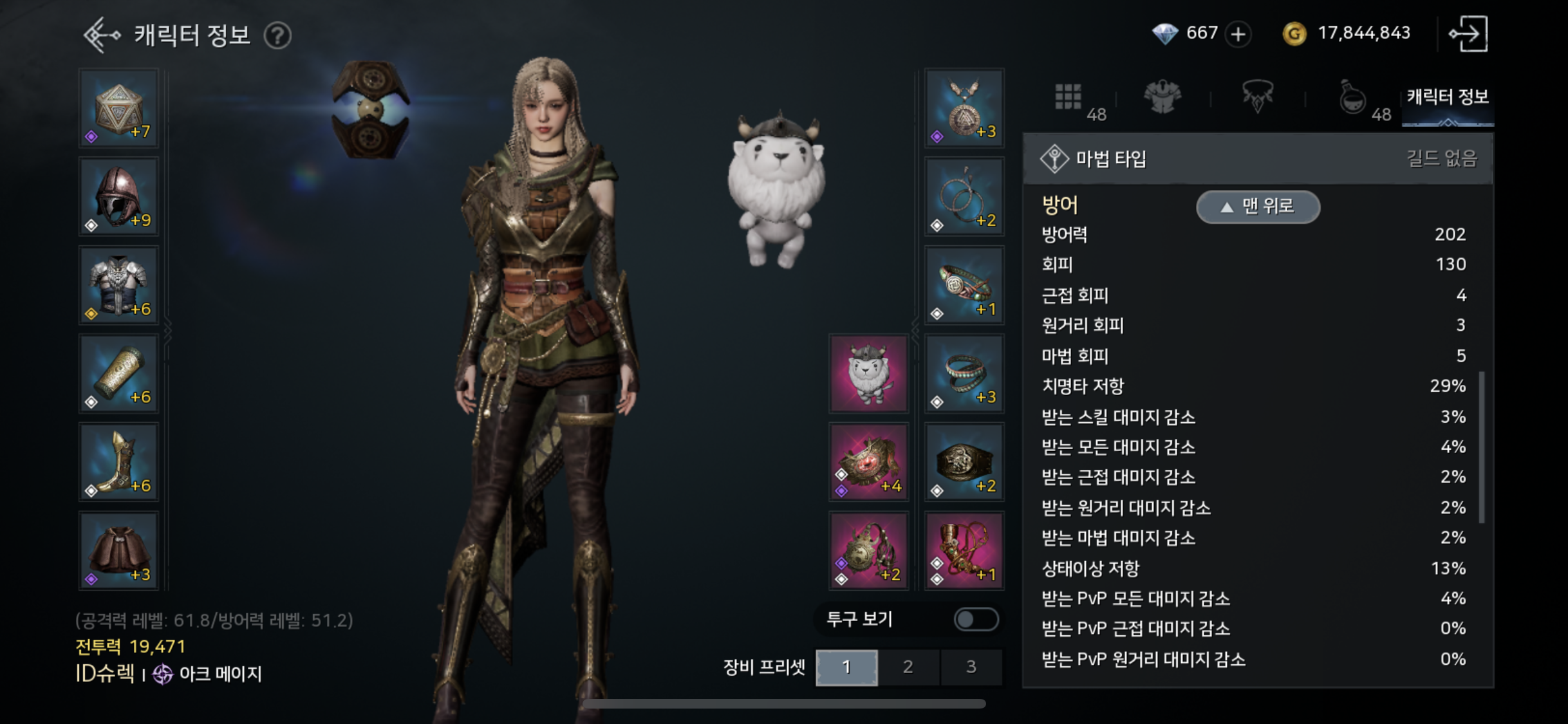Image resolution: width=1568 pixels, height=724 pixels.
Task: Select the +3 brown cloak slot
Action: pyautogui.click(x=119, y=551)
